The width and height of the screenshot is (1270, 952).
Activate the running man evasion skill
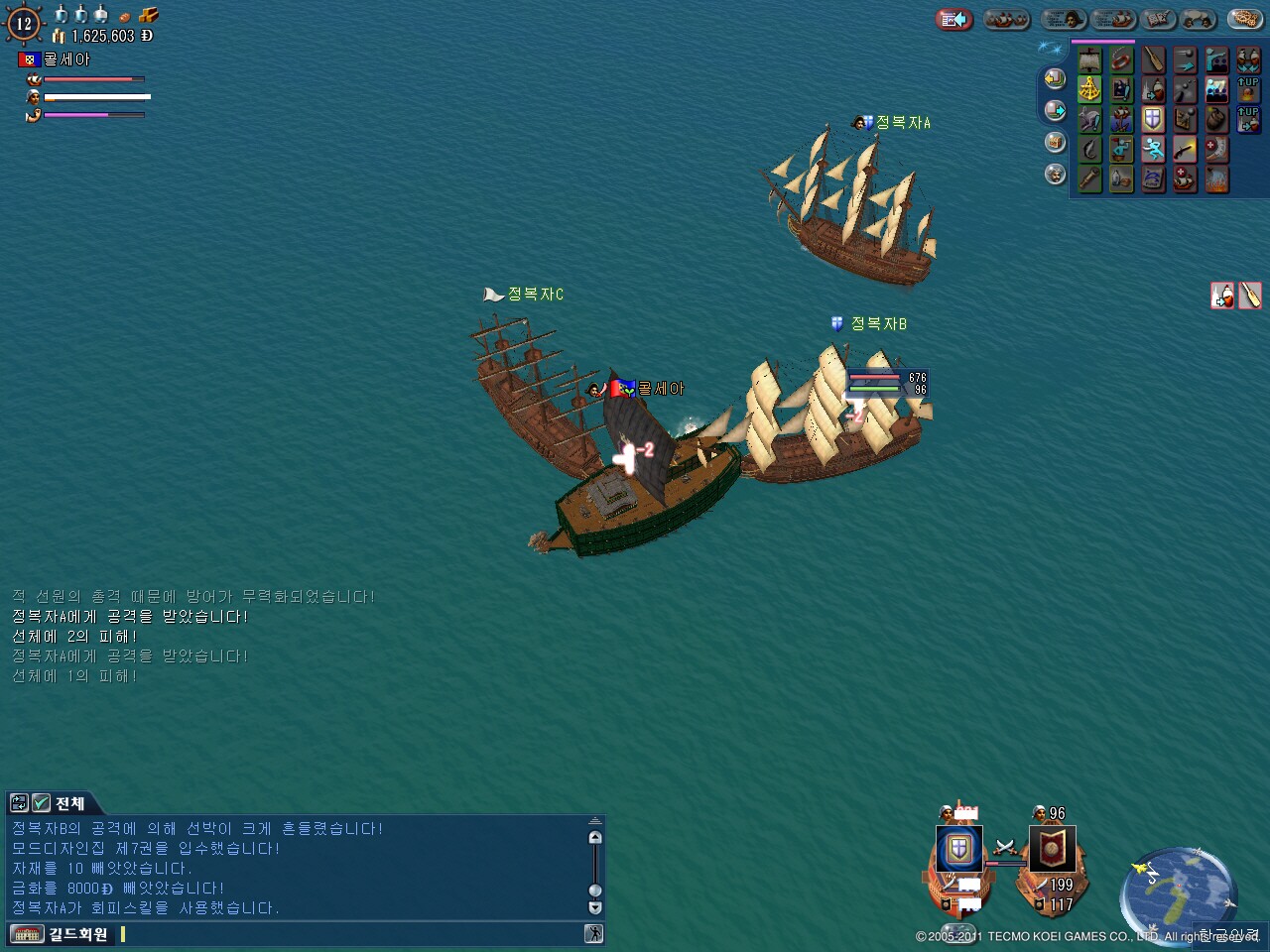(x=1153, y=150)
